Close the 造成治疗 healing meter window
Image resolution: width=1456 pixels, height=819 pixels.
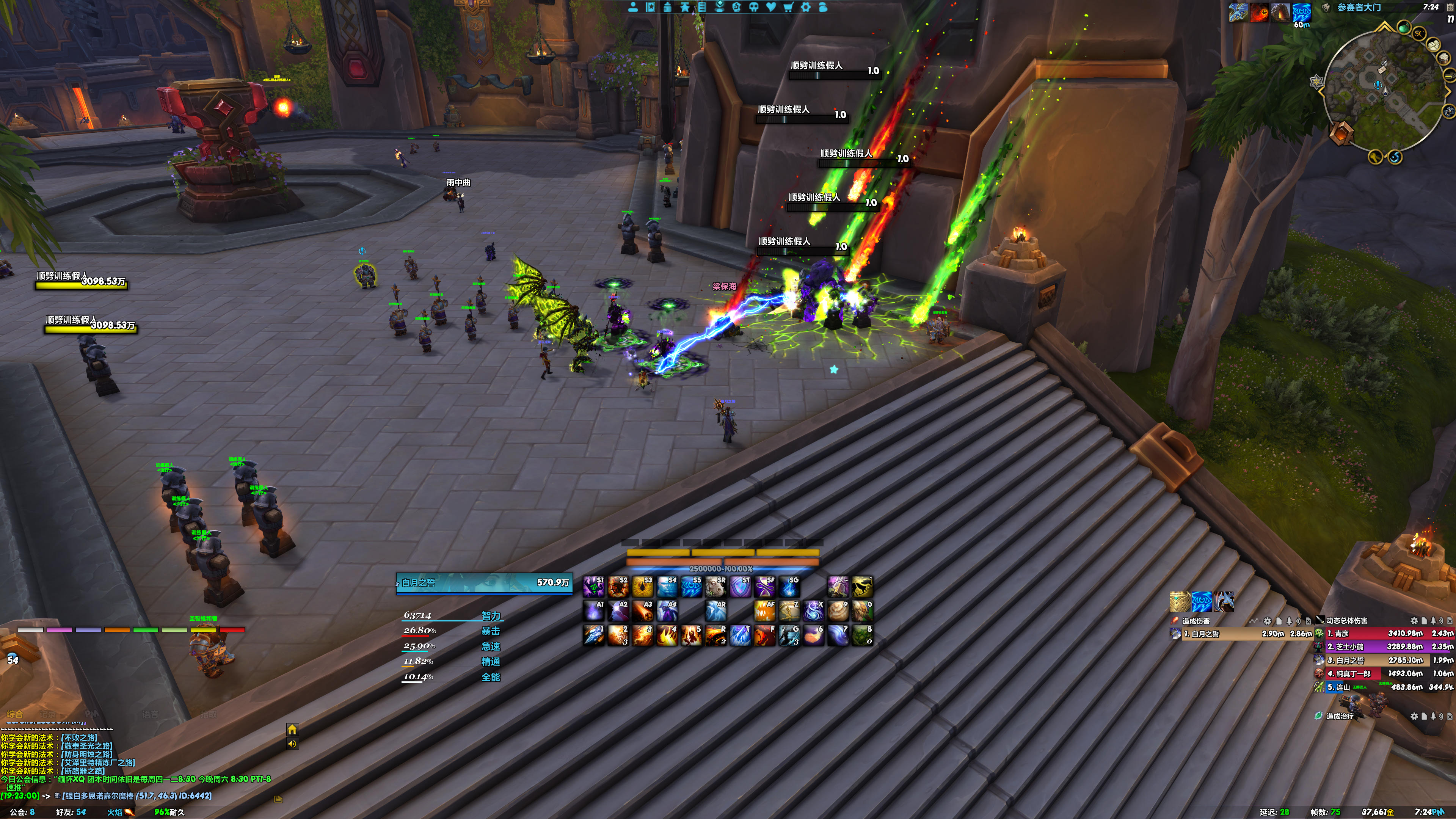[x=1450, y=716]
